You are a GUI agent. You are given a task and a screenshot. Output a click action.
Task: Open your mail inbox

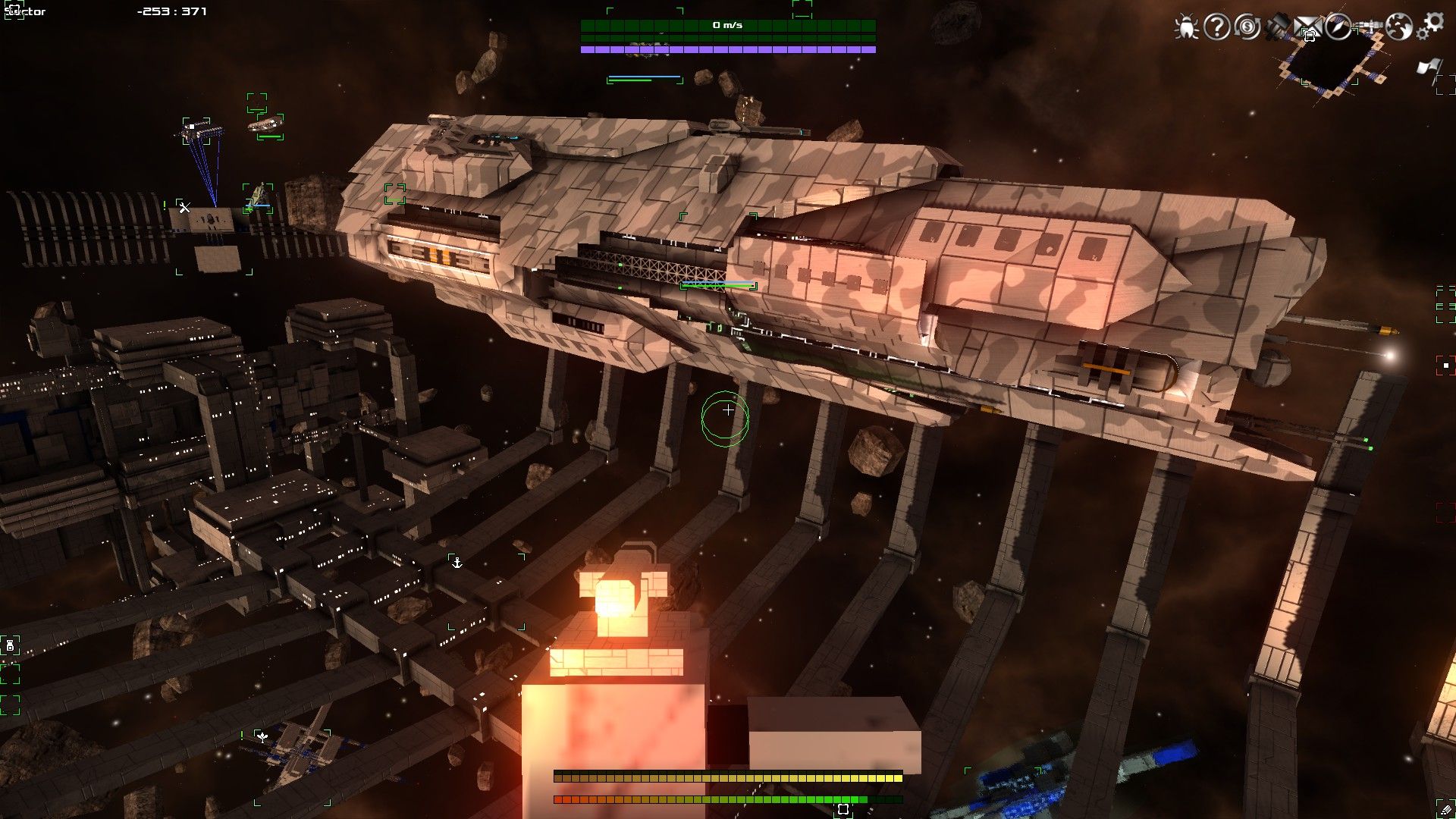[1308, 27]
